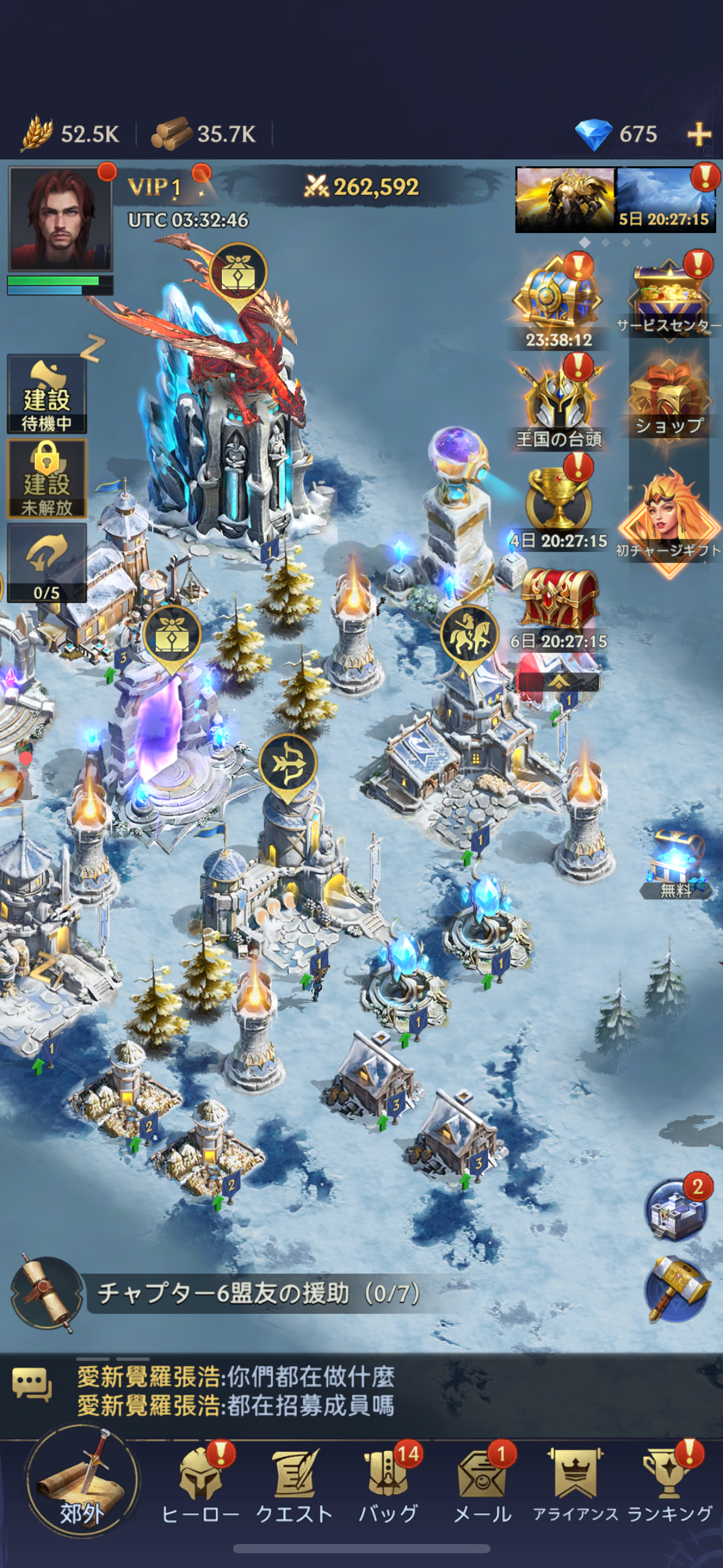Open the メール inbox

tap(483, 1485)
